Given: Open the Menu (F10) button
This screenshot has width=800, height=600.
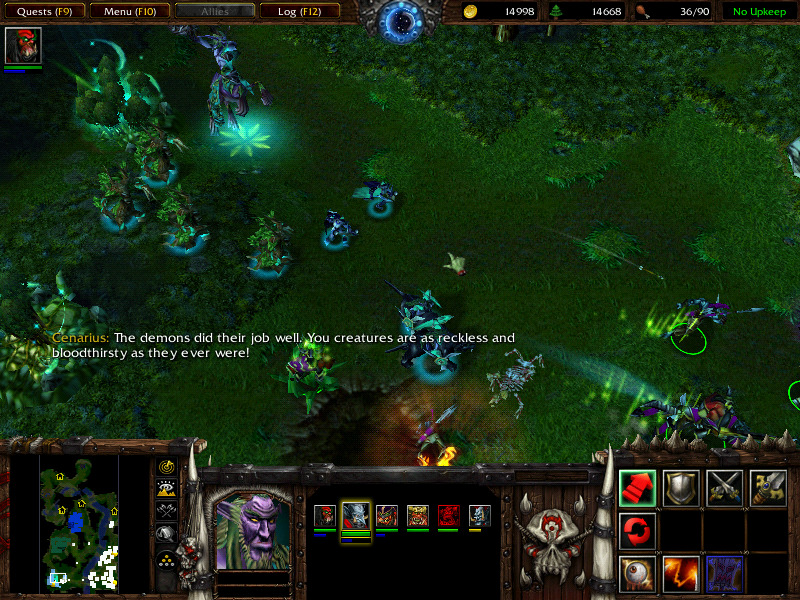Looking at the screenshot, I should point(129,11).
